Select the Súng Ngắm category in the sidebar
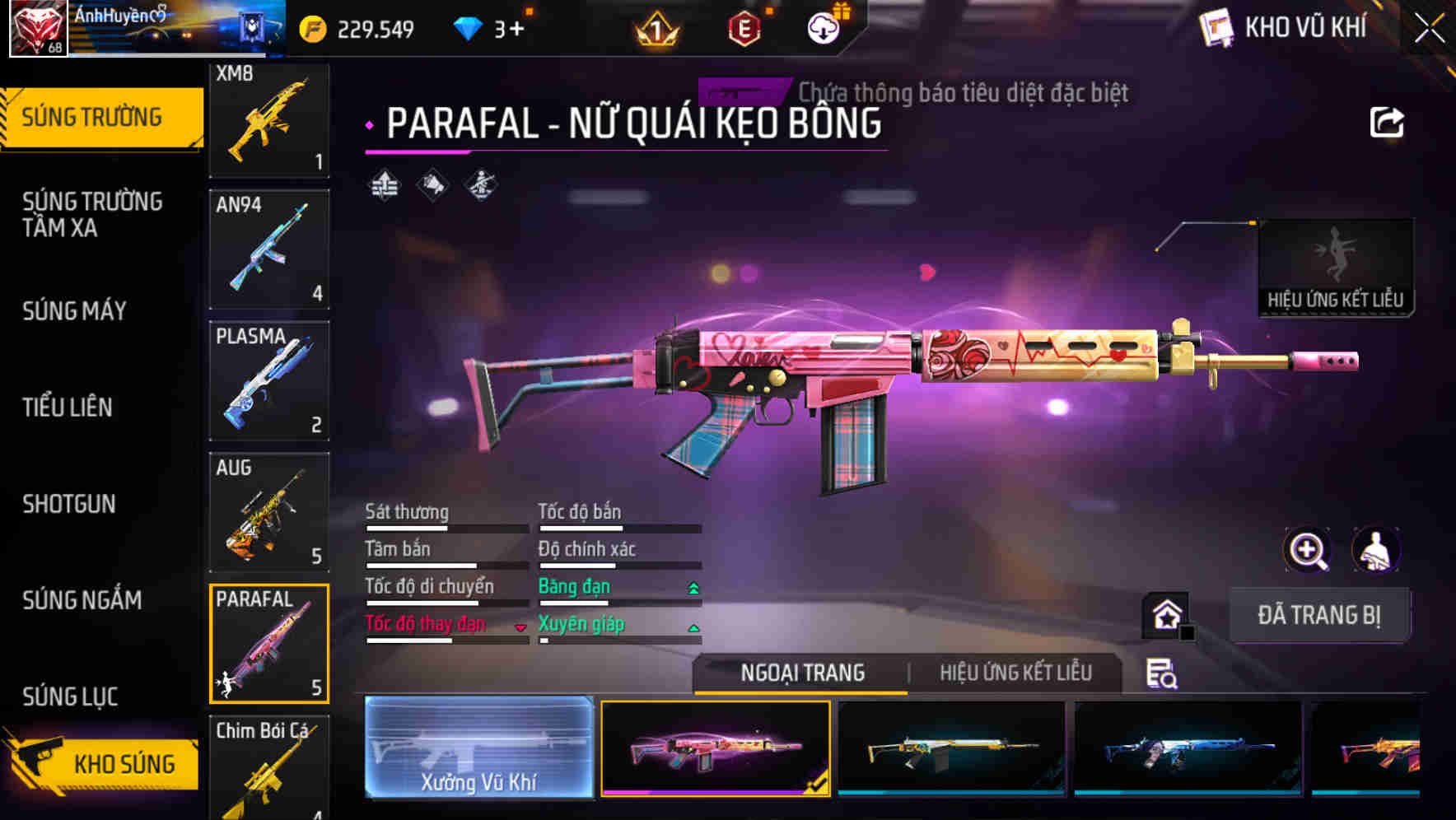 82,601
